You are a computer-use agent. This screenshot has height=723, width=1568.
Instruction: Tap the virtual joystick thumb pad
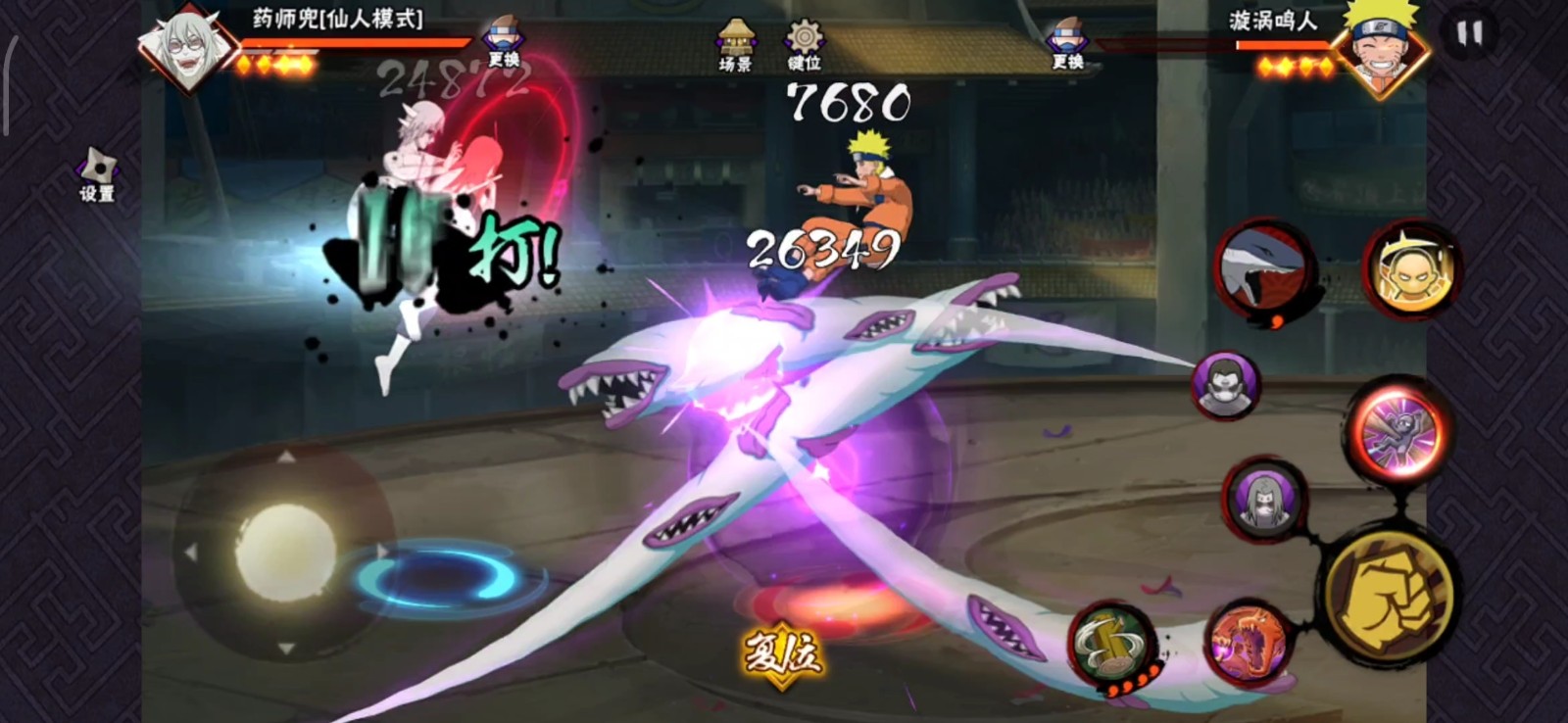click(285, 554)
